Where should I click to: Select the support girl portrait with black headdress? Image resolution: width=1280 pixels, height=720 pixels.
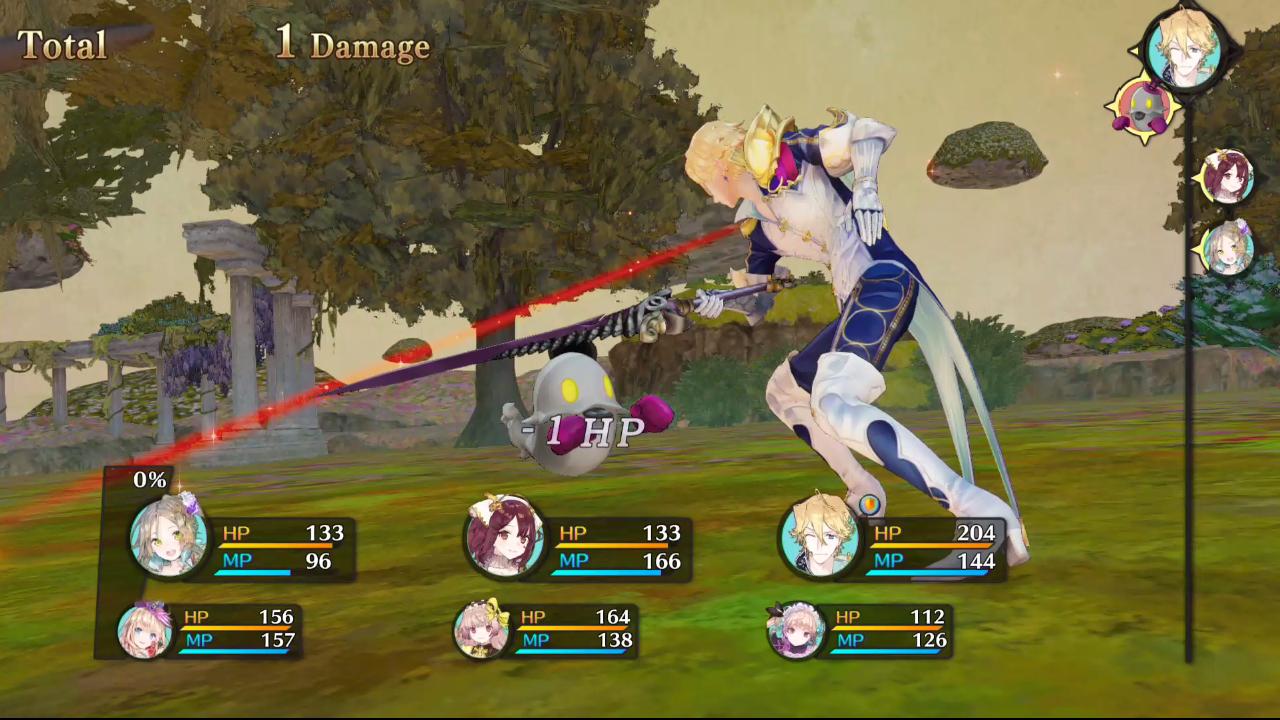click(x=796, y=631)
